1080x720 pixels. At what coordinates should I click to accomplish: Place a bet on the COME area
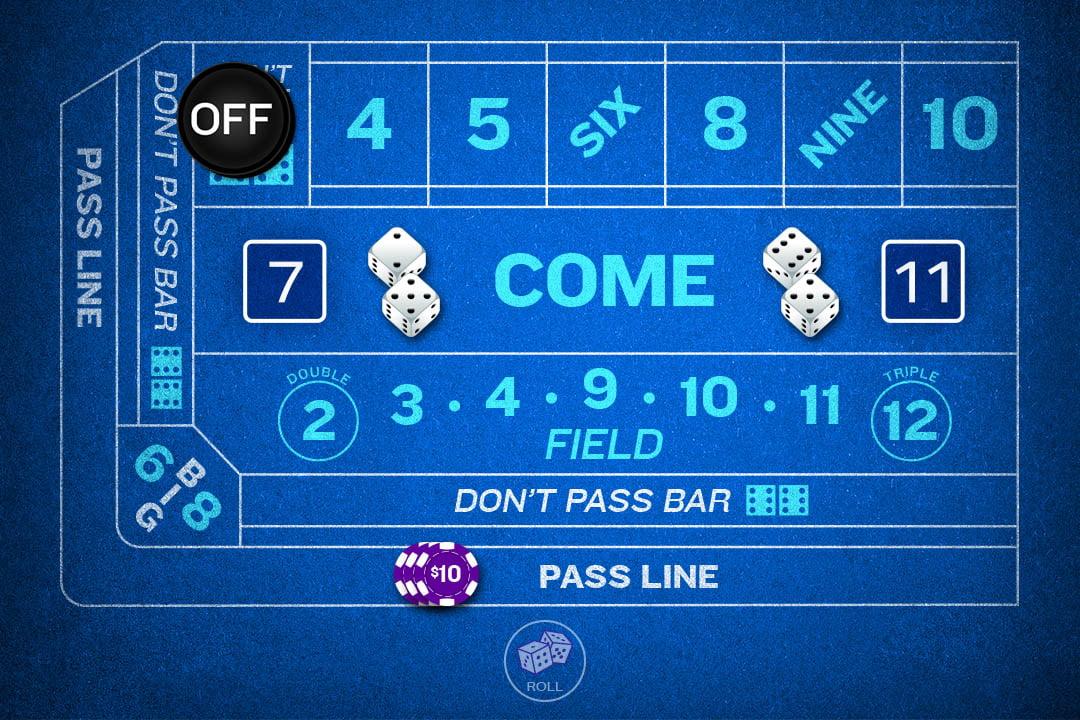[x=604, y=280]
